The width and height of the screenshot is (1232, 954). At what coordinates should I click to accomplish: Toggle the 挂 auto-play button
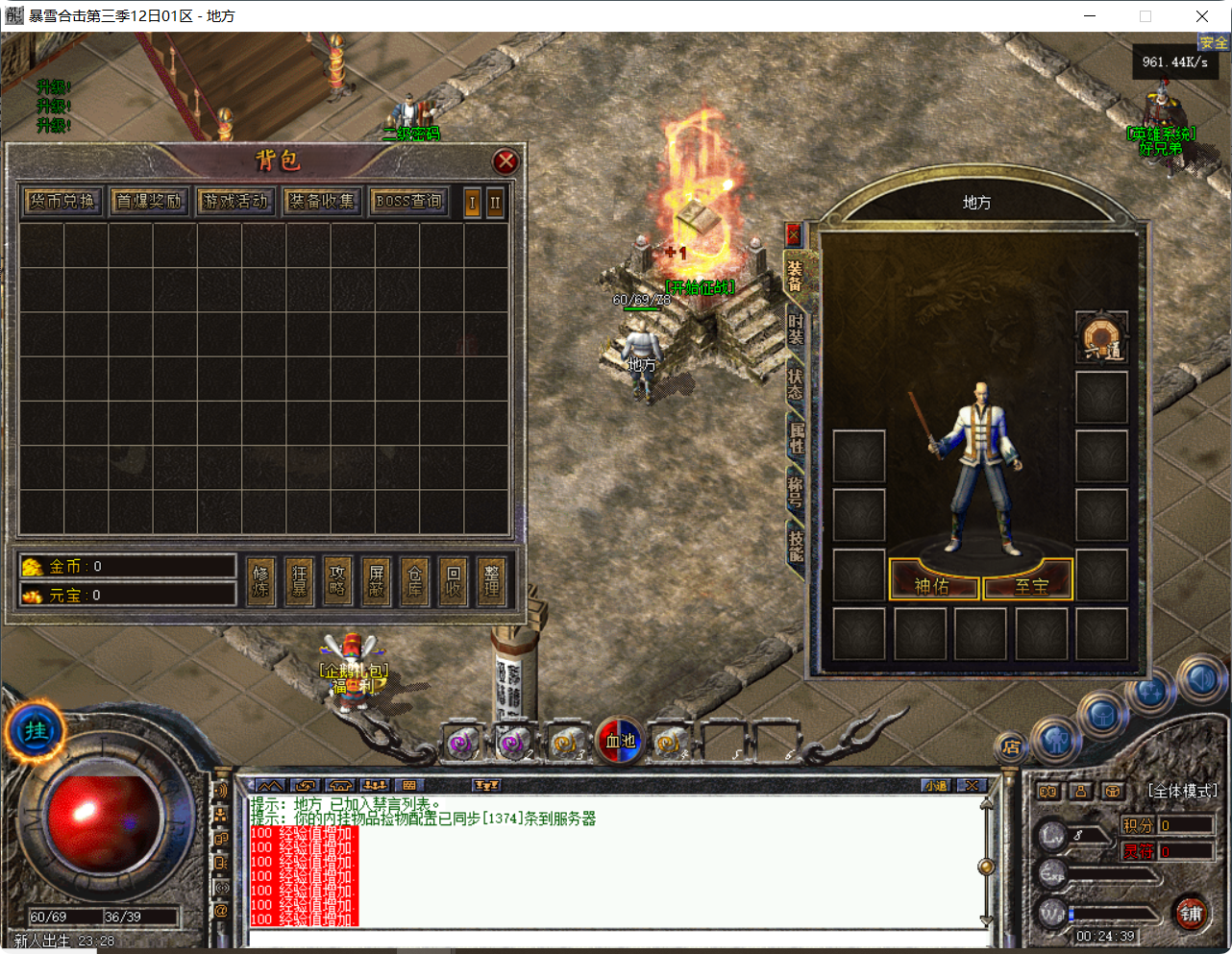[x=36, y=731]
